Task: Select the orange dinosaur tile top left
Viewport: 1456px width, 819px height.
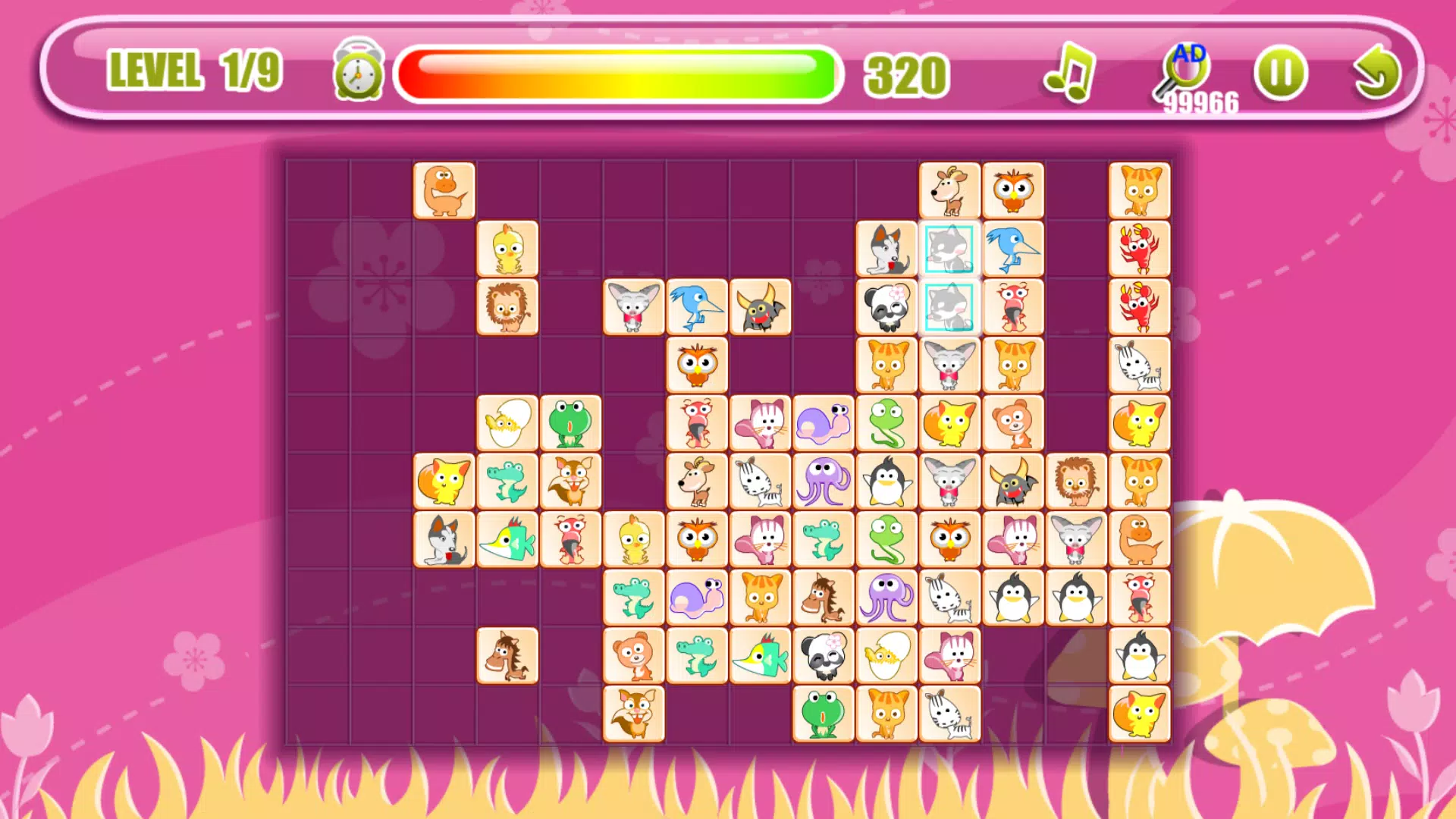Action: coord(444,191)
